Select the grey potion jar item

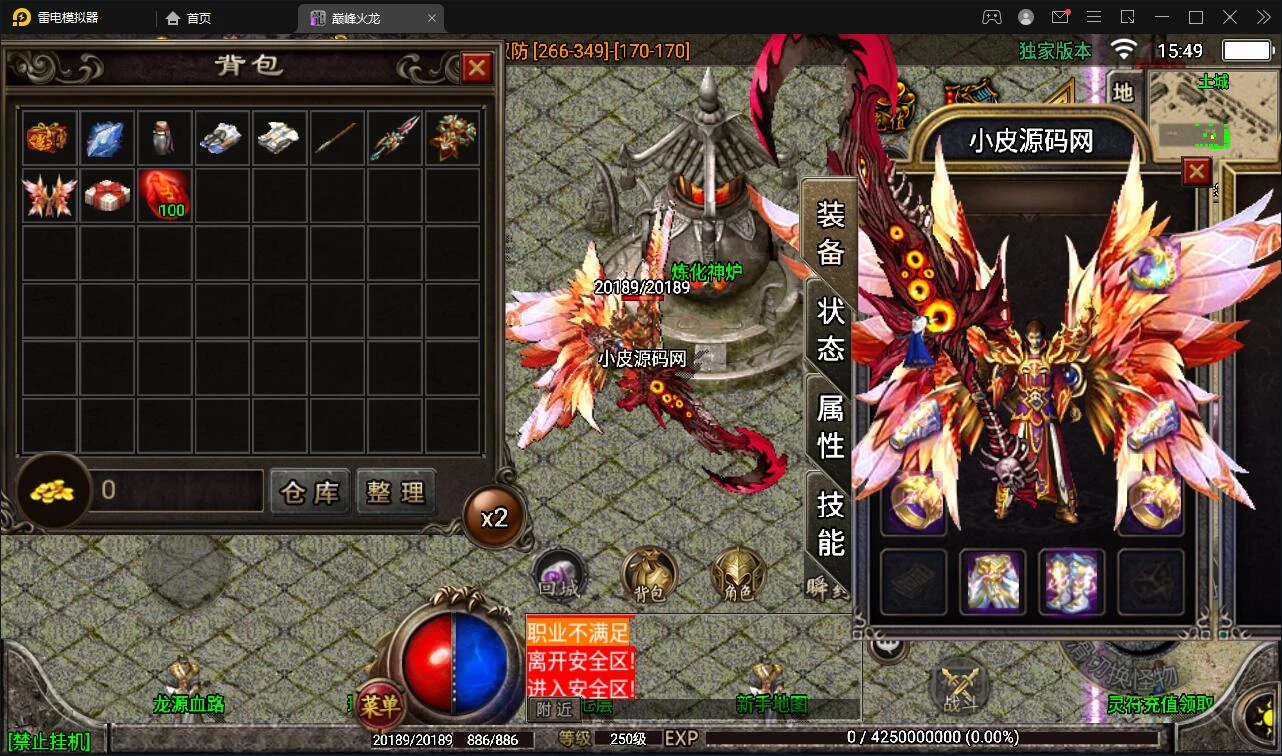coord(164,138)
